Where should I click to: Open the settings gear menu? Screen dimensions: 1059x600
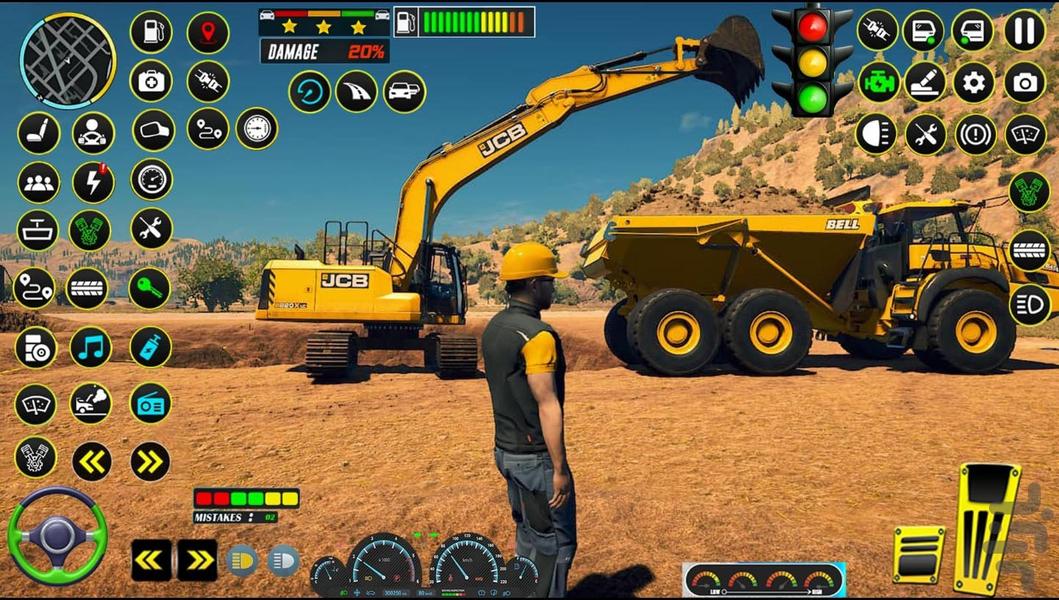[974, 82]
